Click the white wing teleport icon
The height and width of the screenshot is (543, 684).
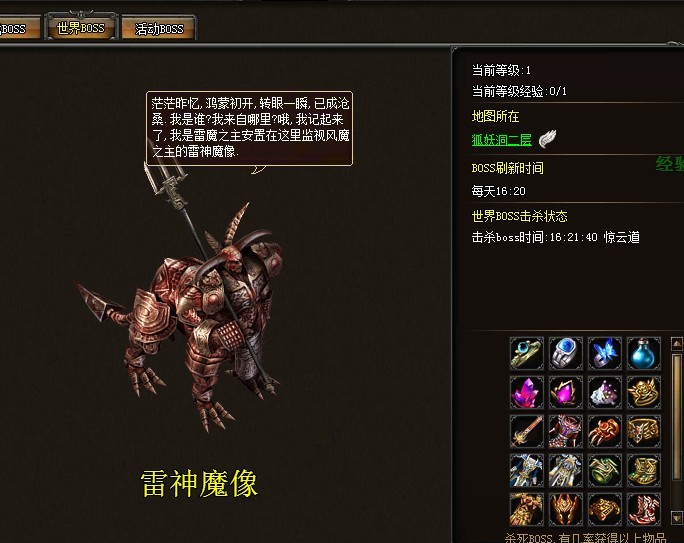547,138
